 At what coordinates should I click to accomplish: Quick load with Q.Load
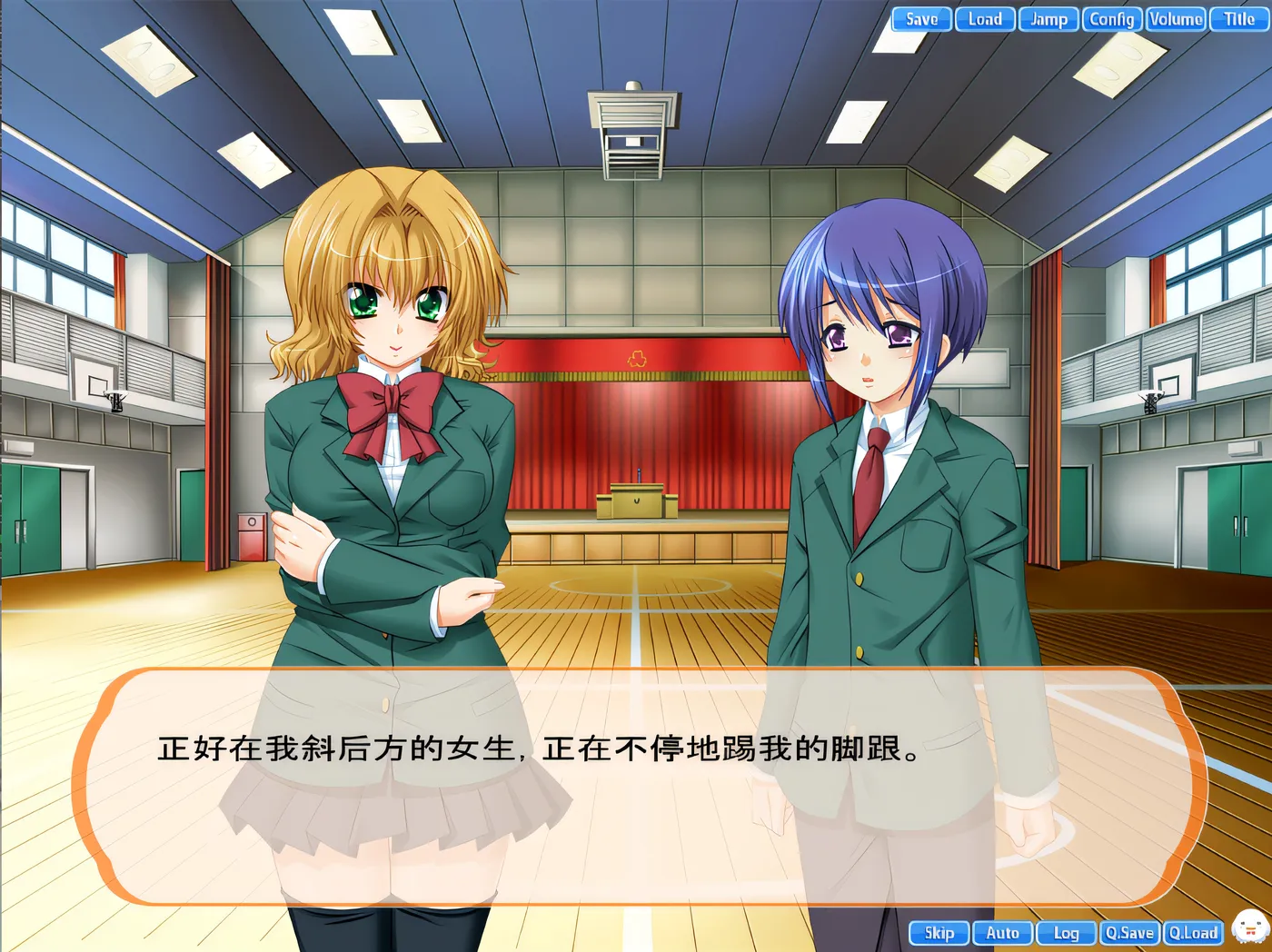[x=1193, y=933]
